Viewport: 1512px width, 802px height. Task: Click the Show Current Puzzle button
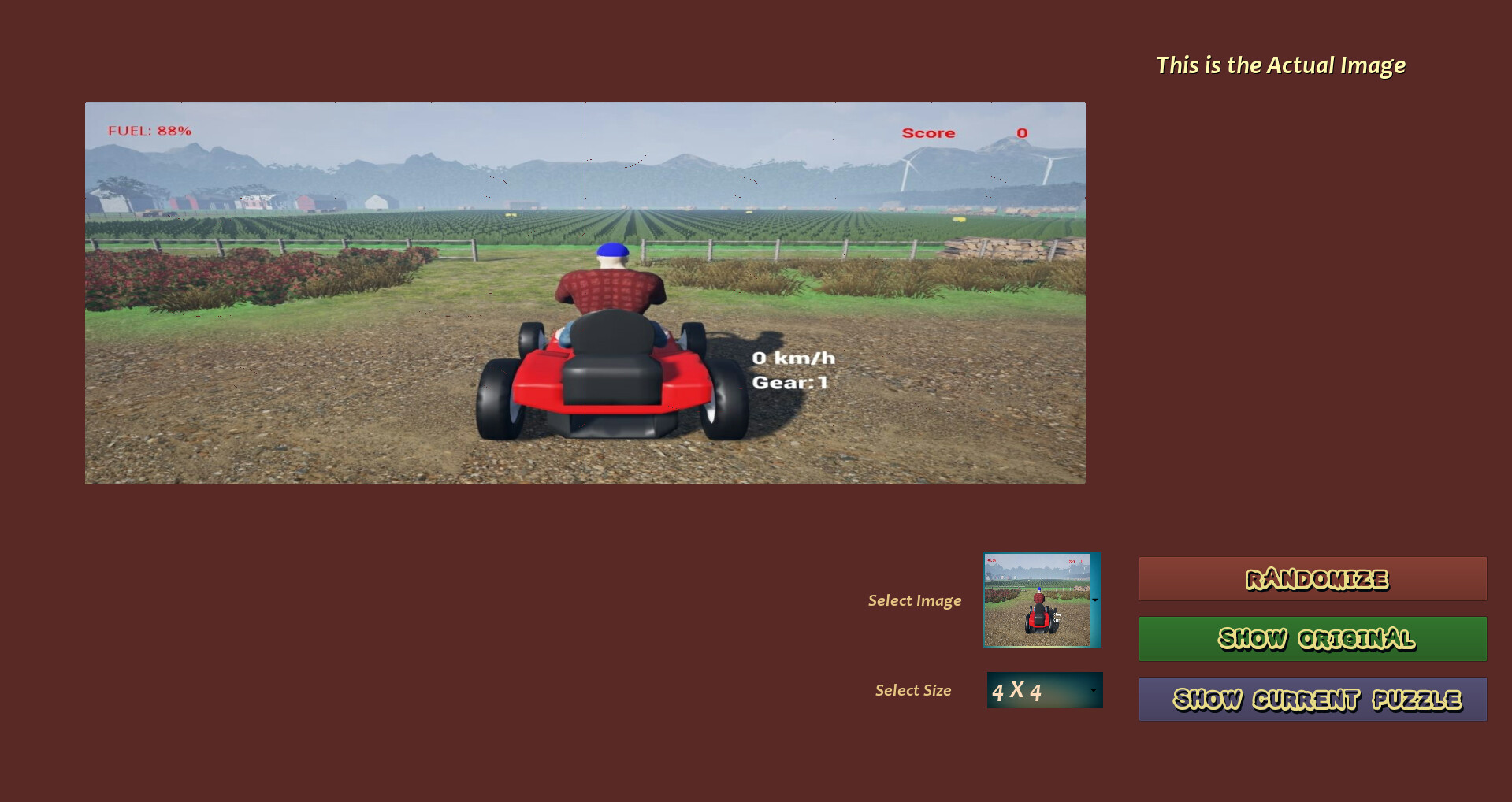click(x=1311, y=698)
